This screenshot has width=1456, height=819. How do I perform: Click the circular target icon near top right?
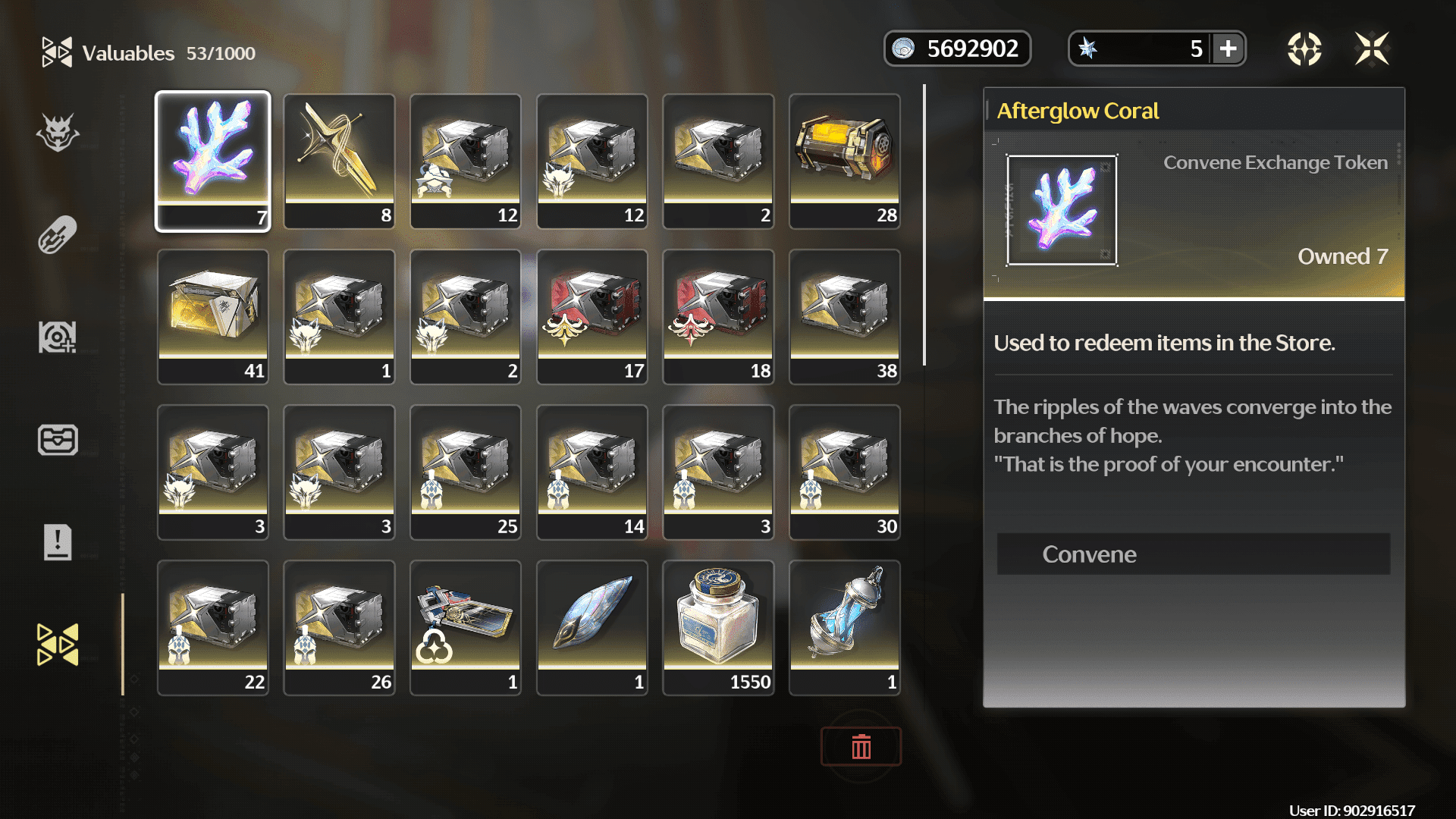pos(1304,49)
